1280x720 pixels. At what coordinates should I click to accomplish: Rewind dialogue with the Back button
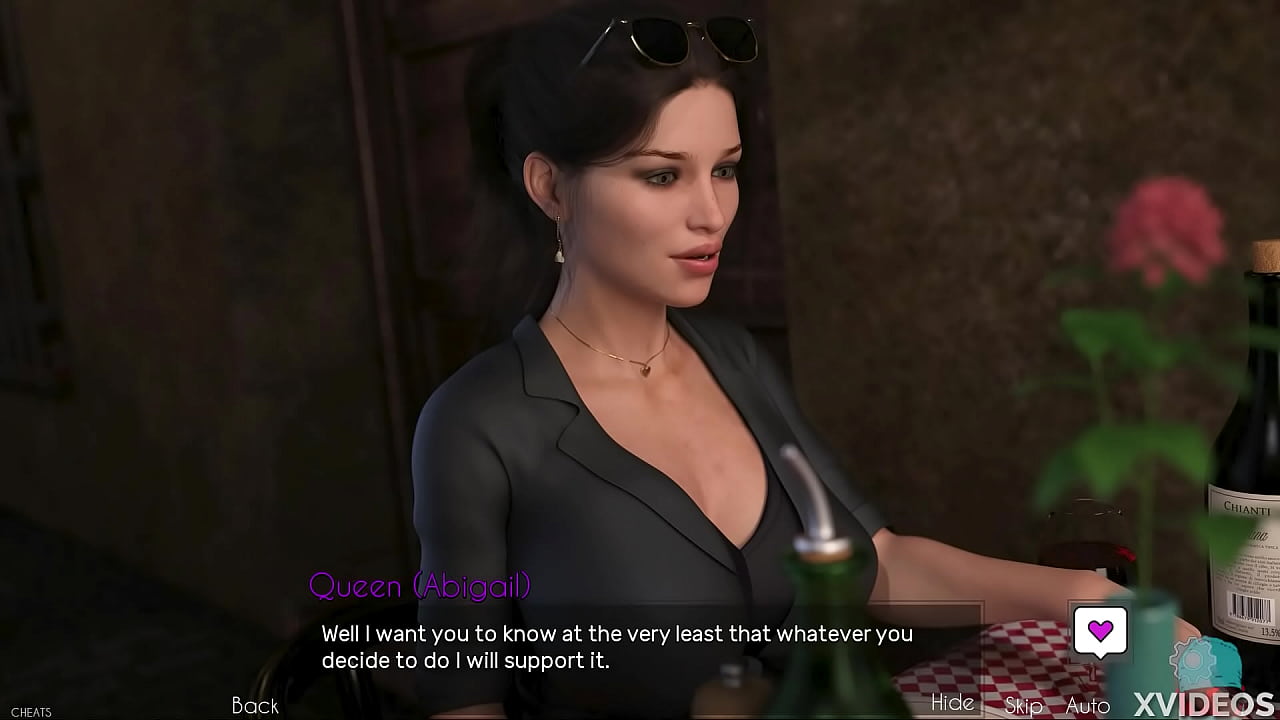click(x=255, y=706)
